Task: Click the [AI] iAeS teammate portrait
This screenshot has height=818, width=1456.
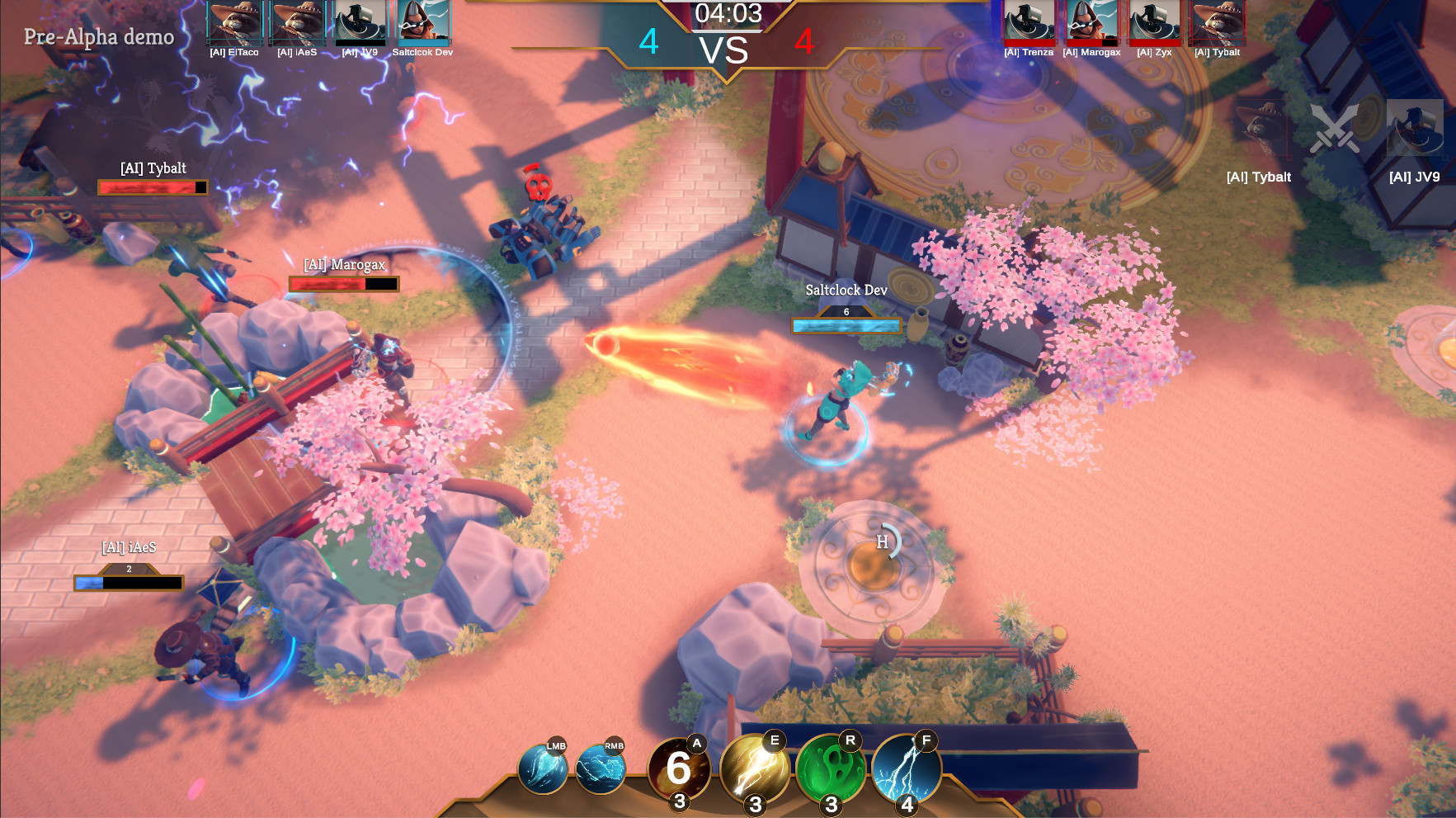Action: click(297, 22)
